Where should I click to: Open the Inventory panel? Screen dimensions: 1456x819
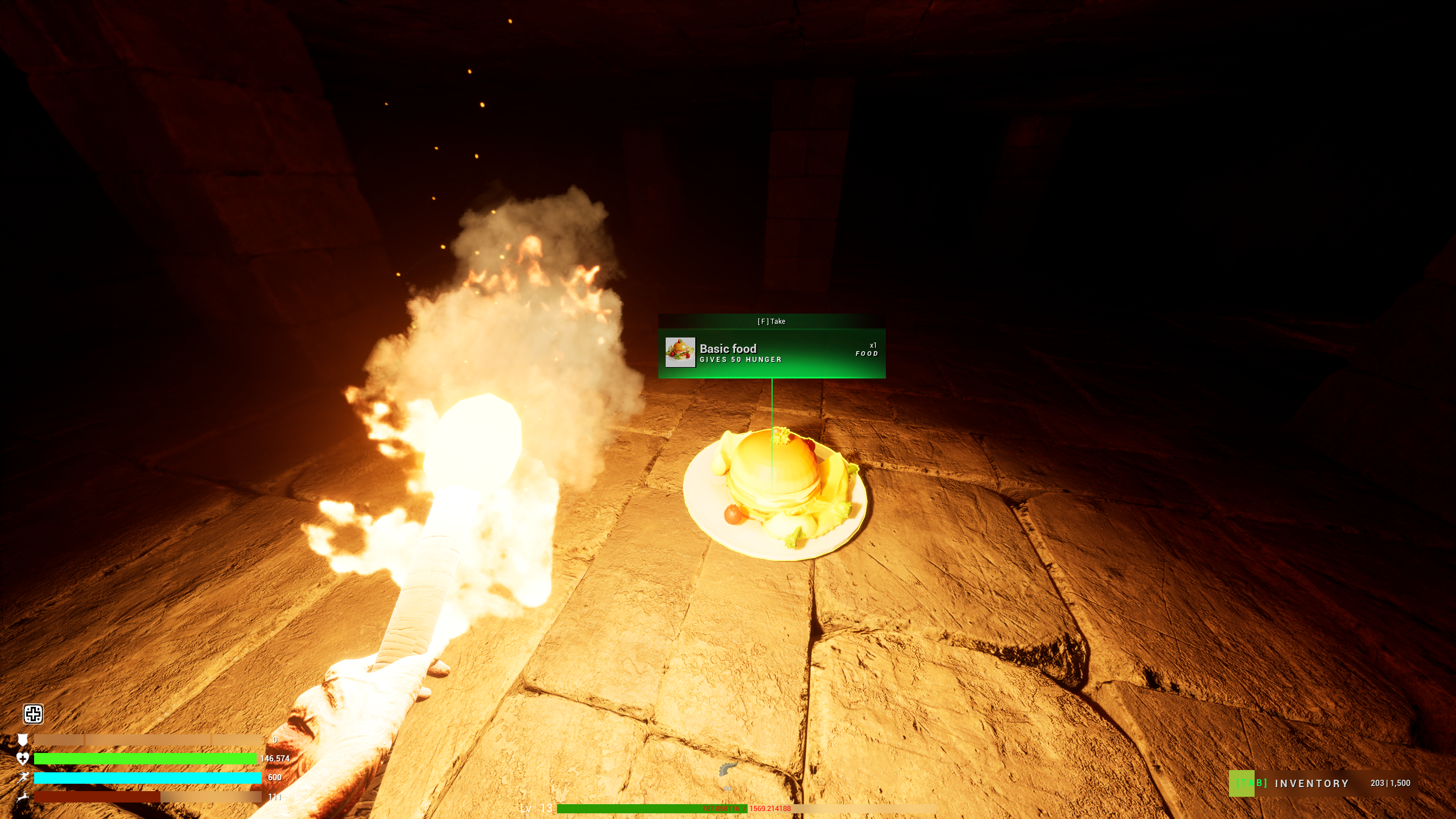[1311, 783]
